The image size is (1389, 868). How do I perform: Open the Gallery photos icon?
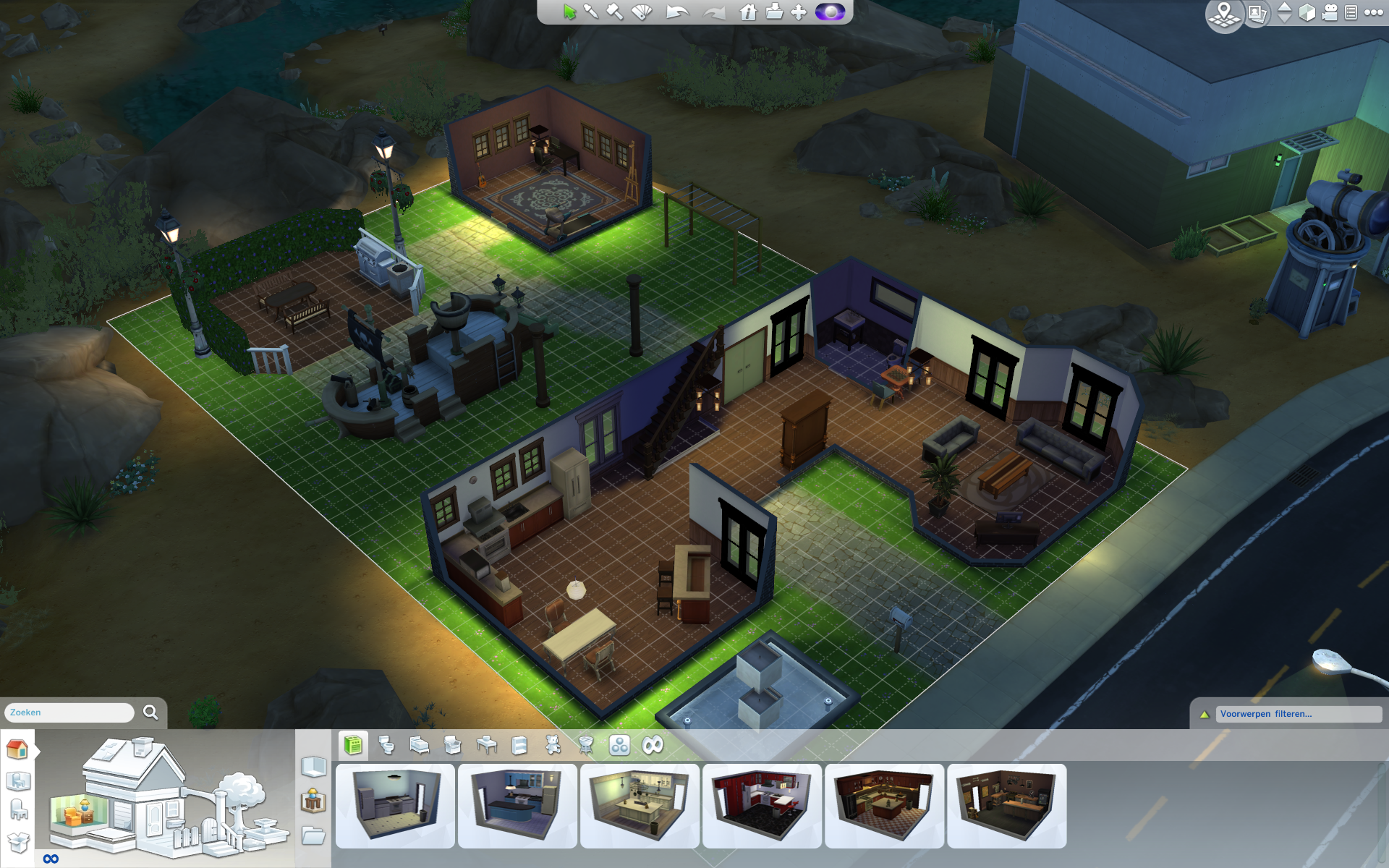coord(1257,14)
